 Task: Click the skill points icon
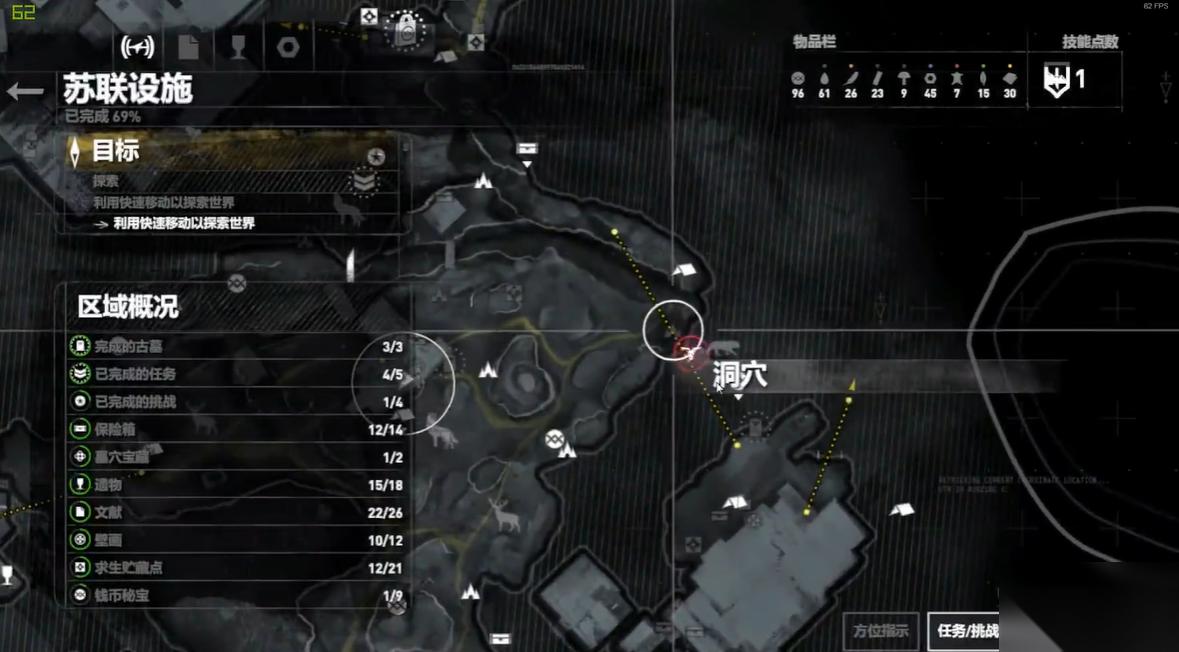(x=1056, y=80)
